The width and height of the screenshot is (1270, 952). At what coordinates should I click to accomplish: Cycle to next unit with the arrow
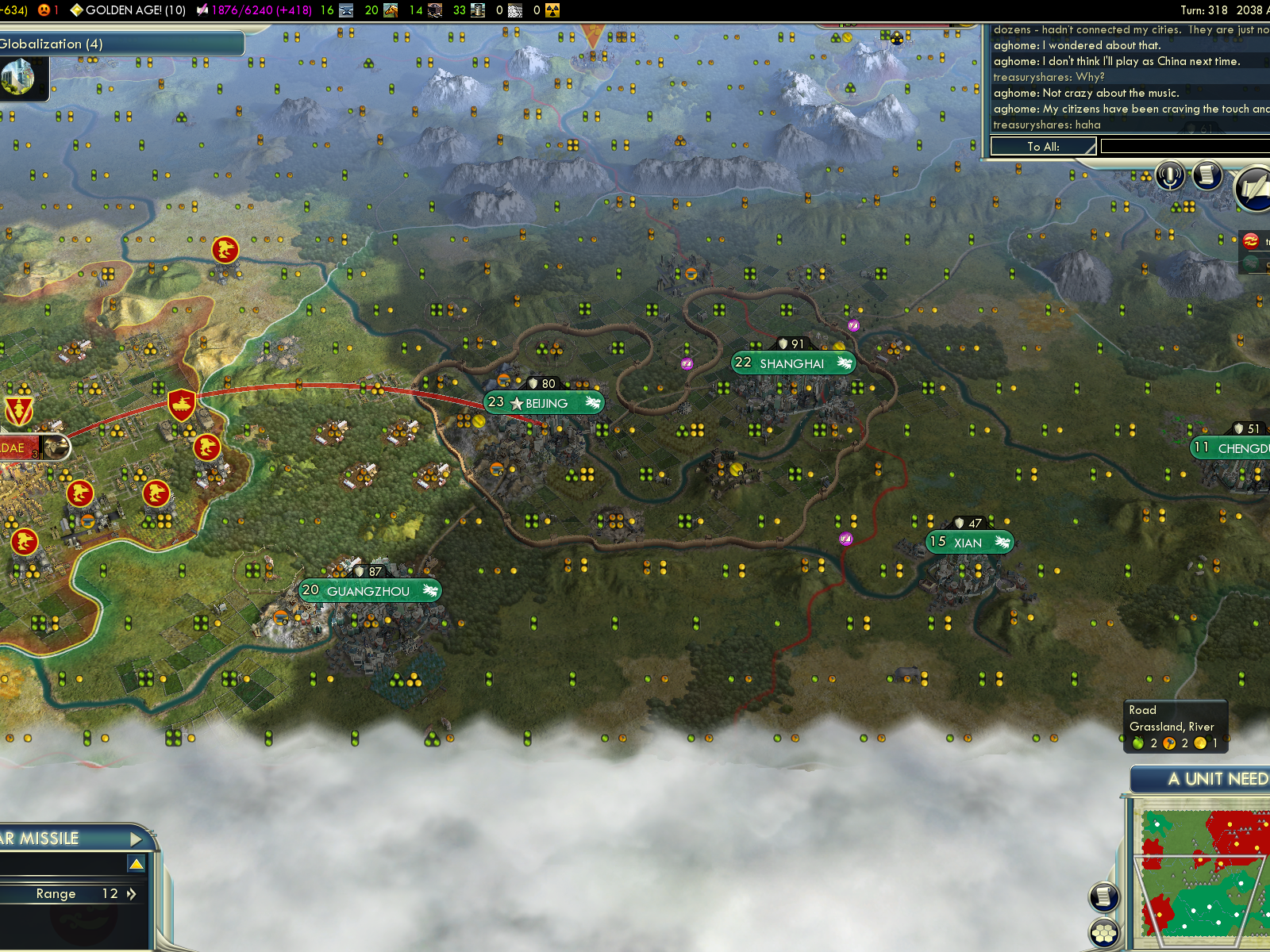click(x=136, y=839)
